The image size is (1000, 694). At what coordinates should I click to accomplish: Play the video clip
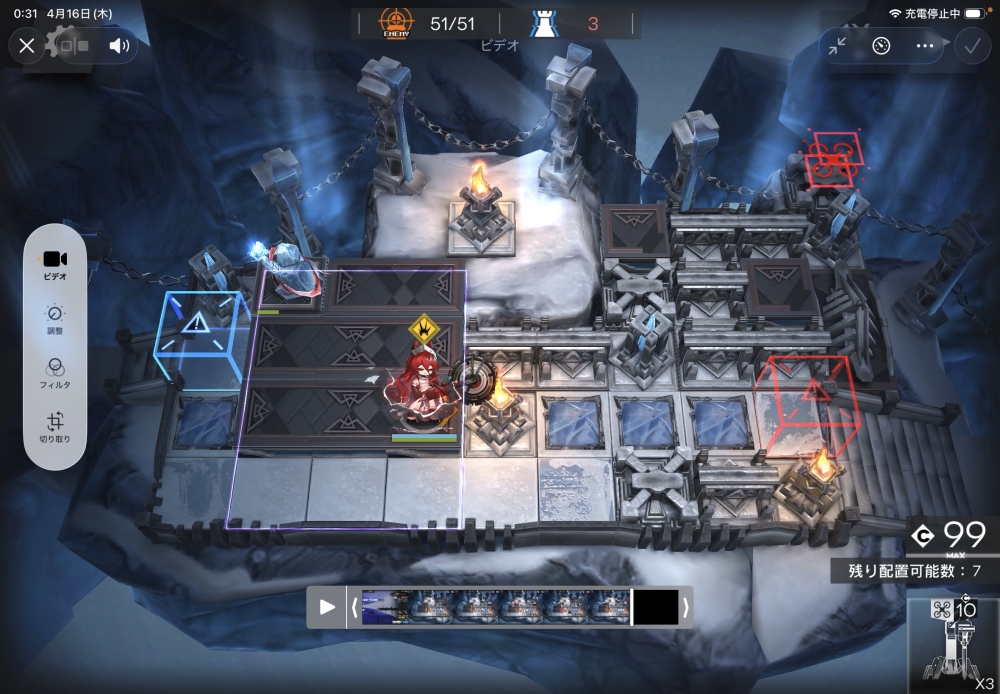327,607
